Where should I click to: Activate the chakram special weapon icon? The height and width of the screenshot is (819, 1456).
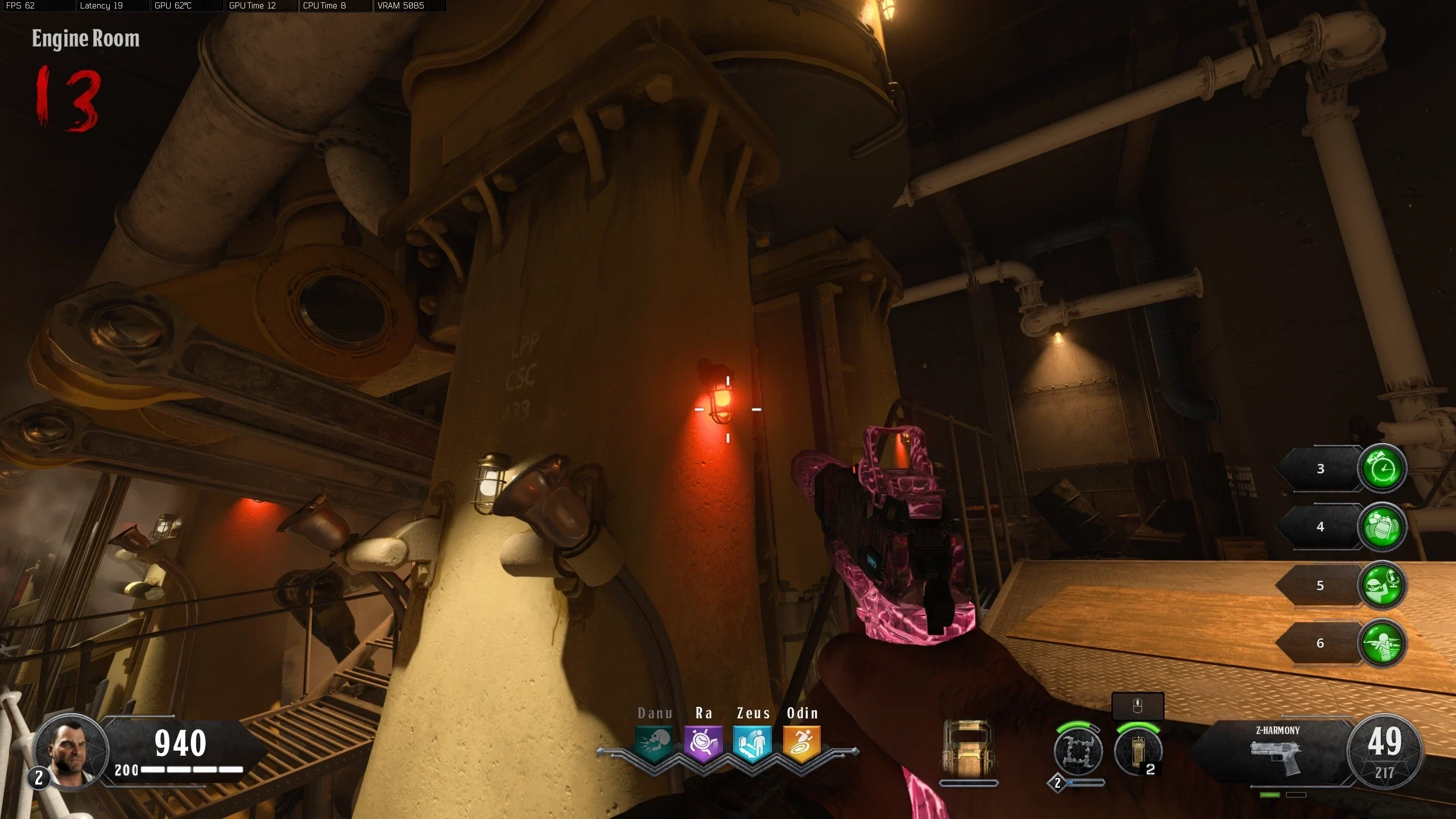point(1078,752)
